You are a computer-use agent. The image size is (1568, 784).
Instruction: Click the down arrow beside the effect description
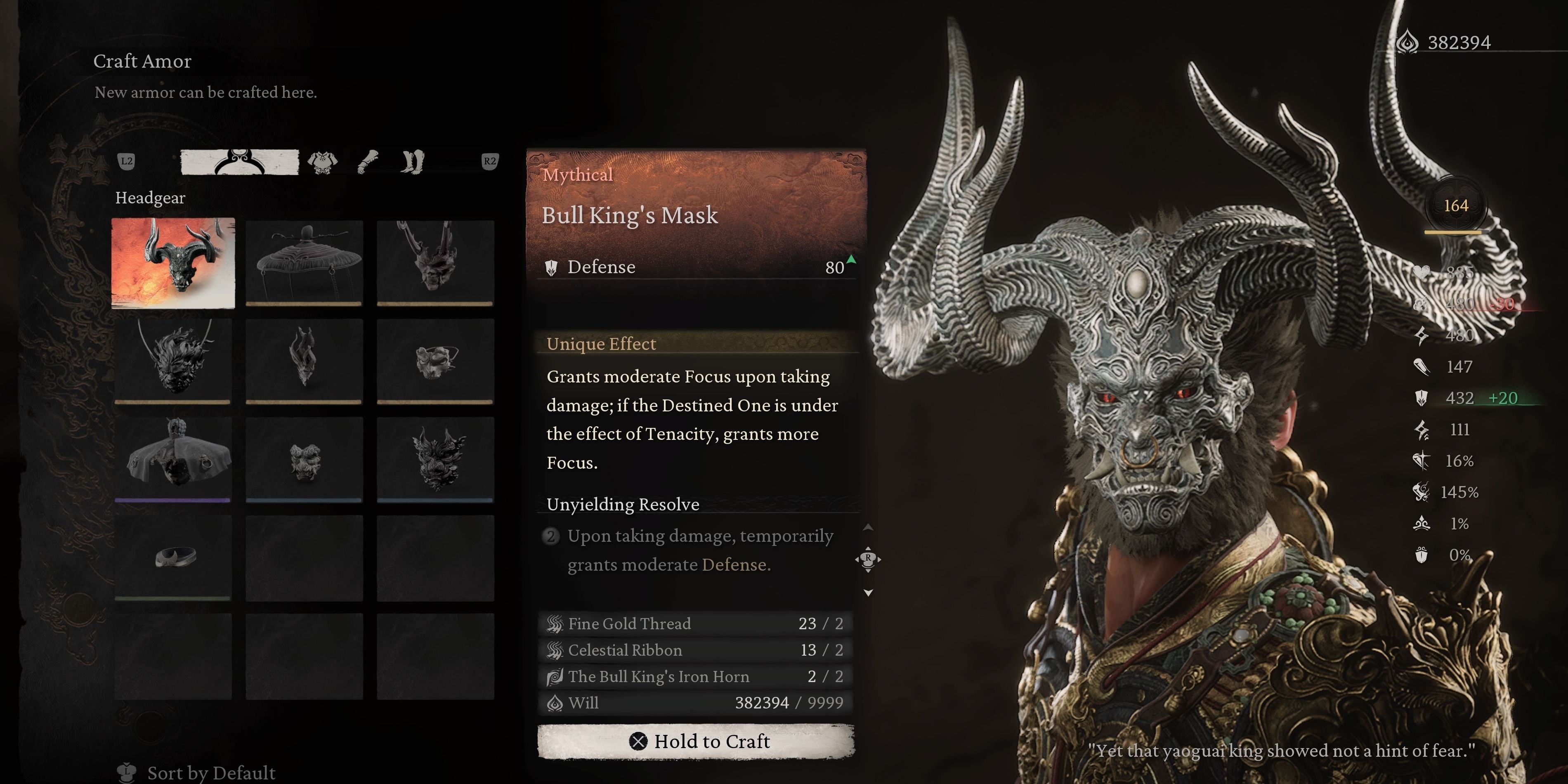pos(868,593)
